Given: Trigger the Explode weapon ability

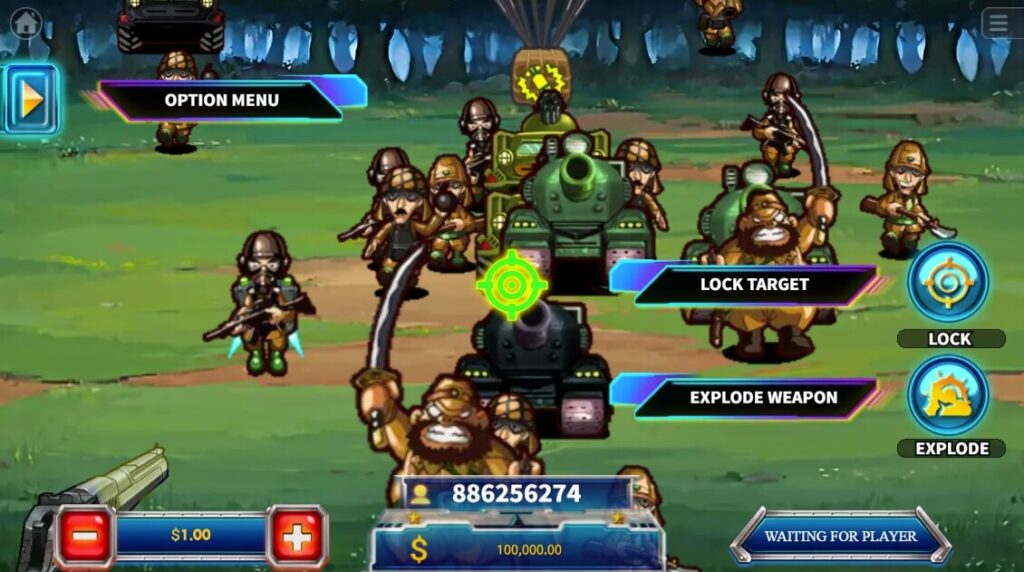Looking at the screenshot, I should 948,395.
